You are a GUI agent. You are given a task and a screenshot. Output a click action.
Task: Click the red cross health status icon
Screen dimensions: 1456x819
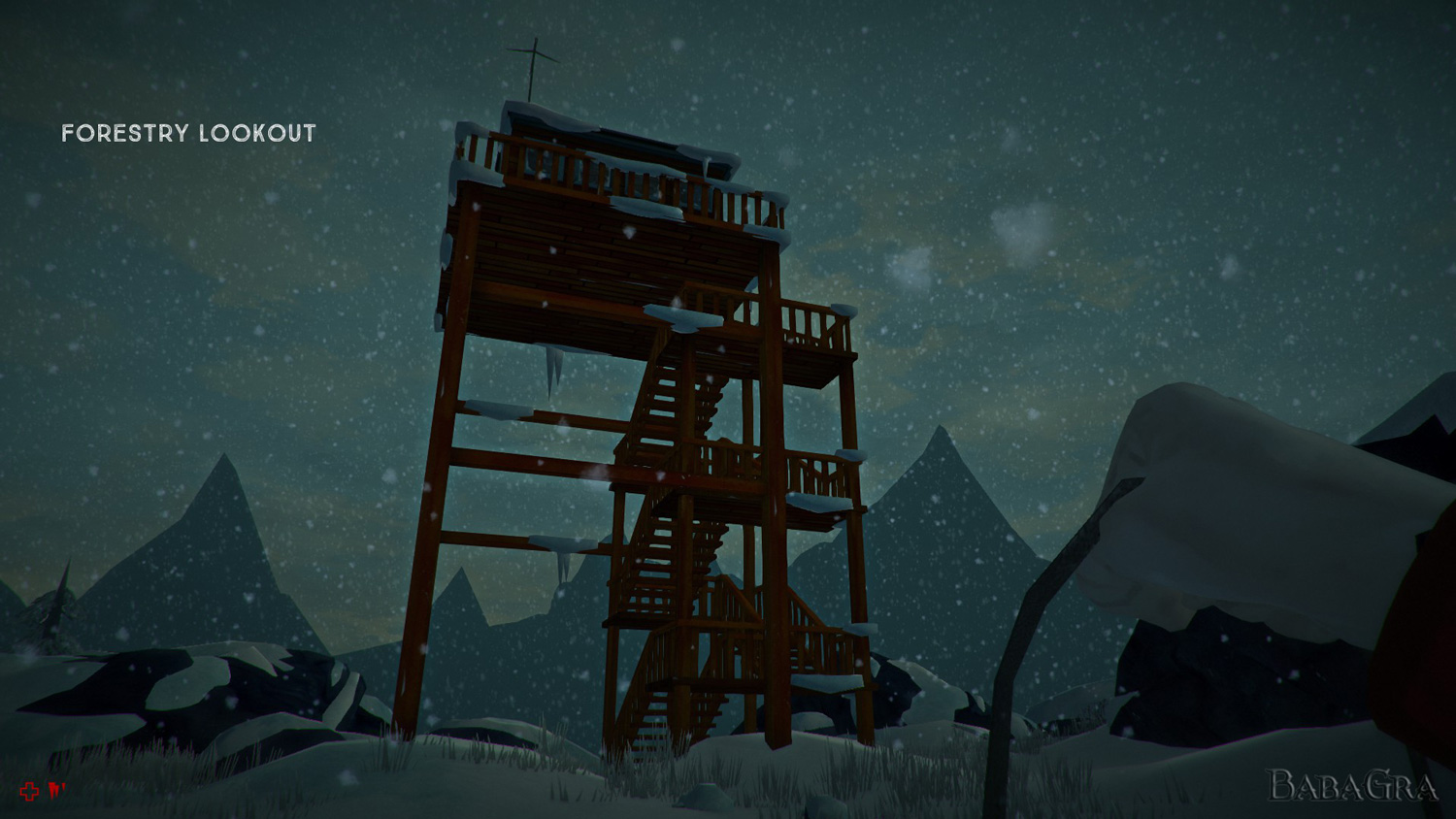[x=29, y=792]
